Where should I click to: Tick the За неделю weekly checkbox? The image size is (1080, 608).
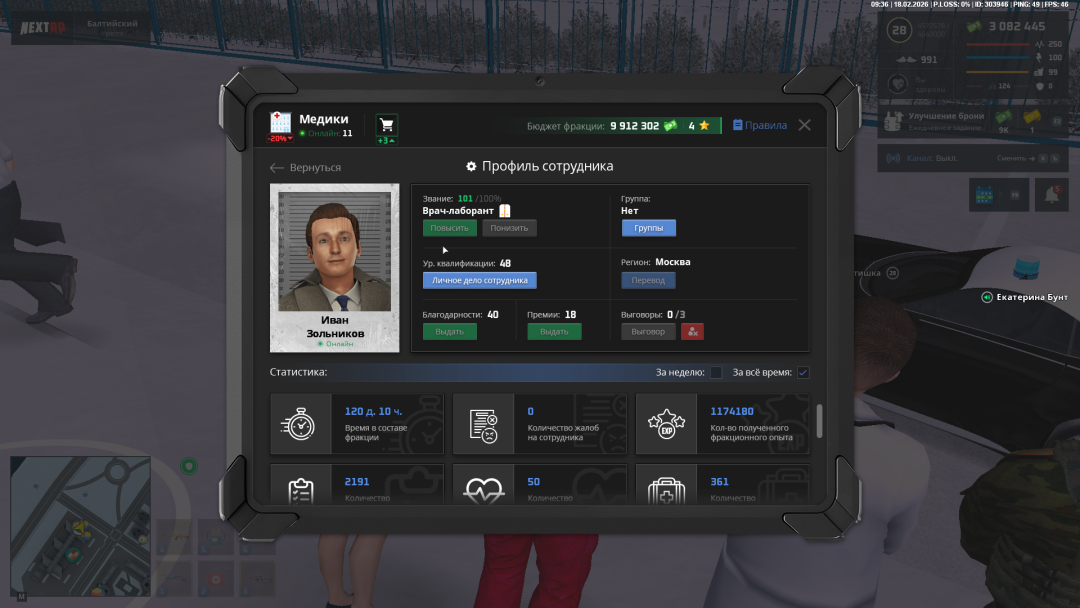716,373
